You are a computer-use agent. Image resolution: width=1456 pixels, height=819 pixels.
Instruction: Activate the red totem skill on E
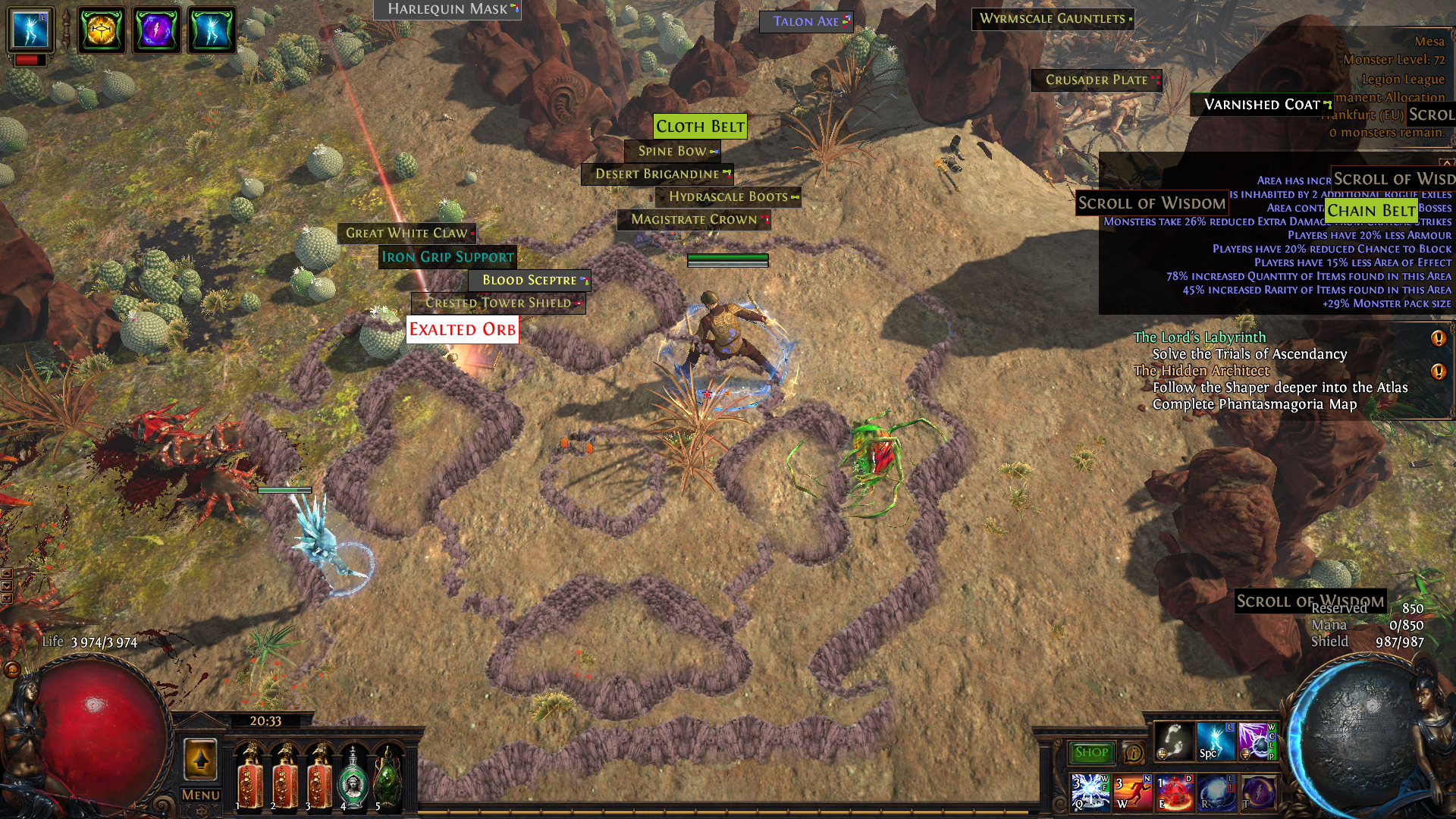point(1175,791)
